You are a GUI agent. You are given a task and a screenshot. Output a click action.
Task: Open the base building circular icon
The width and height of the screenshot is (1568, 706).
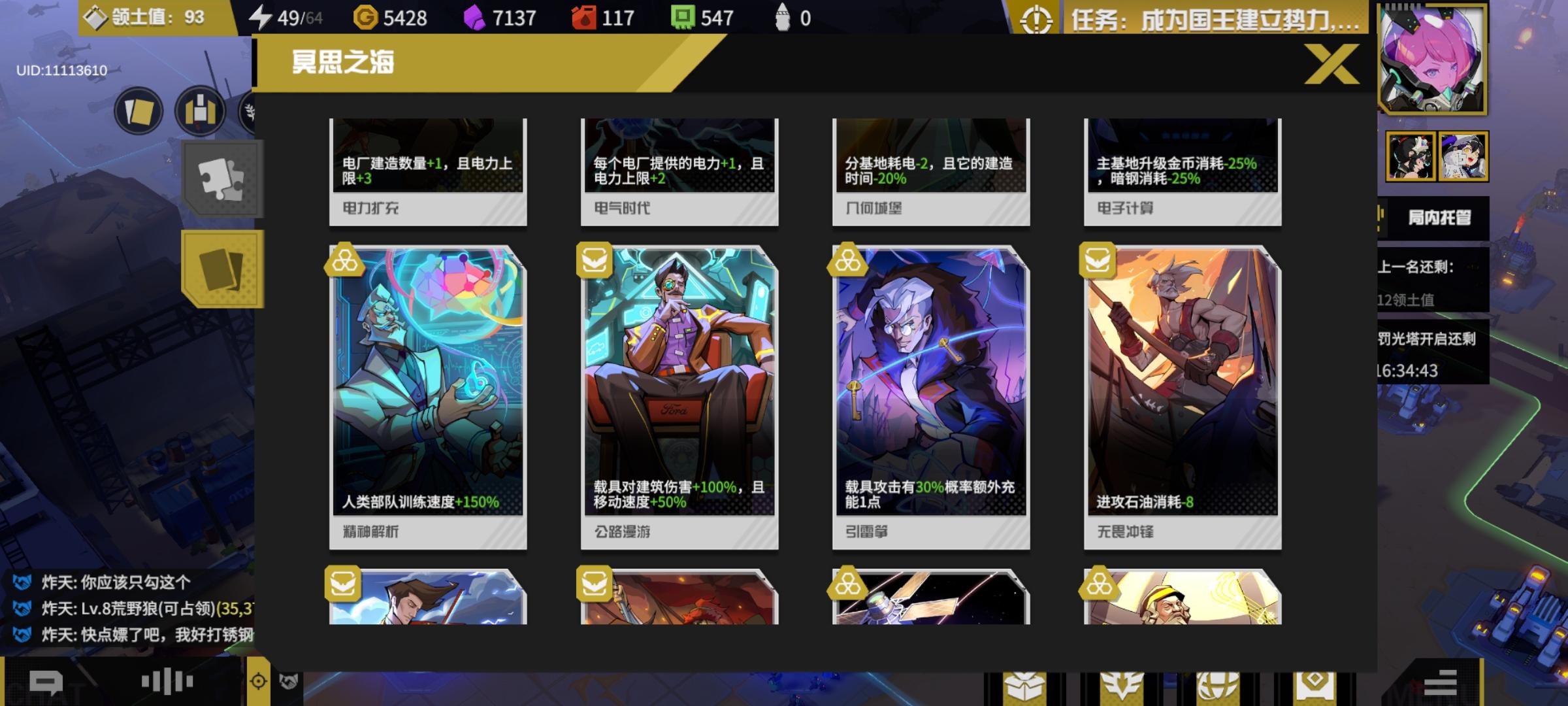201,110
